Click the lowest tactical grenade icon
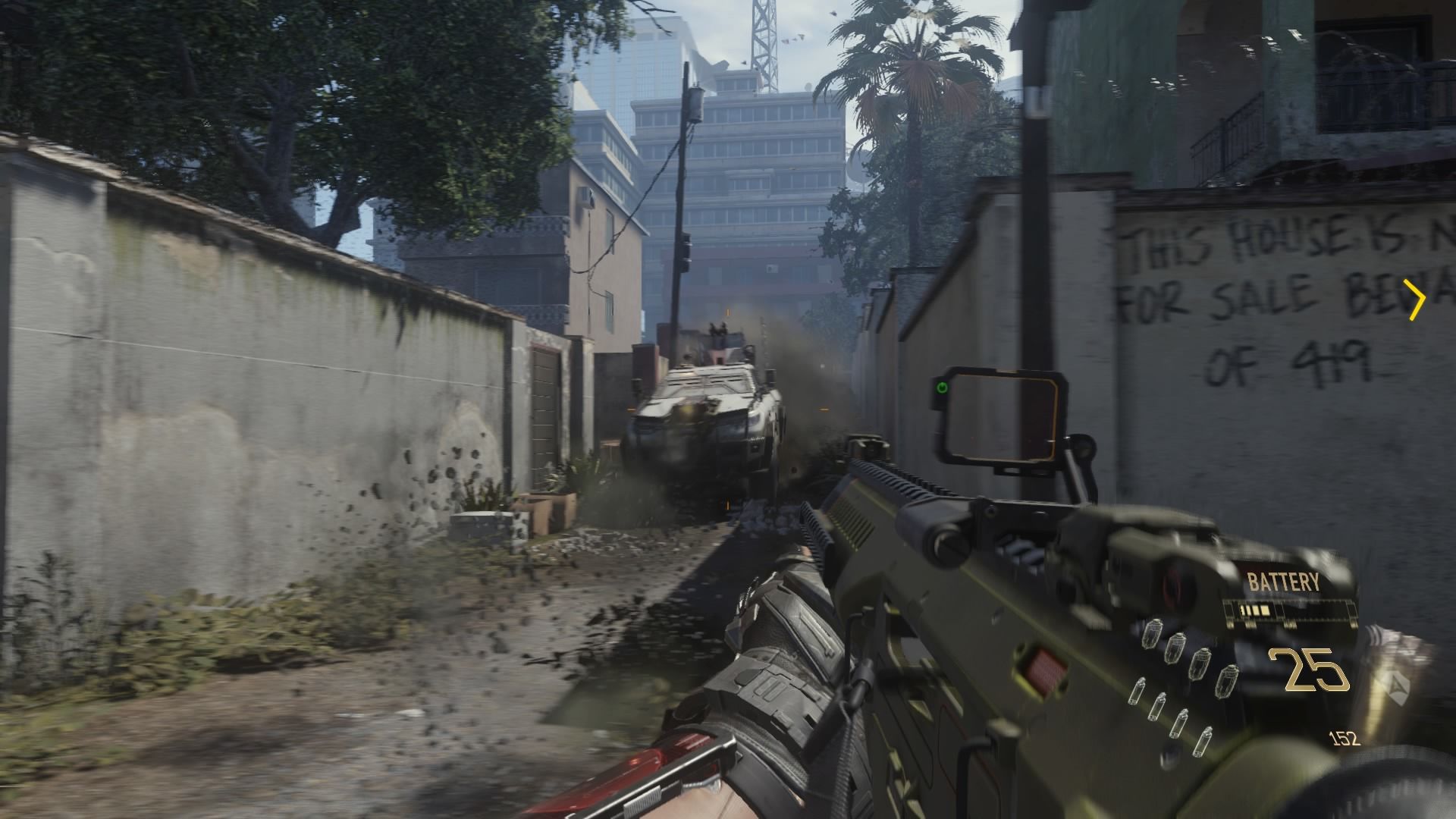 (1204, 742)
